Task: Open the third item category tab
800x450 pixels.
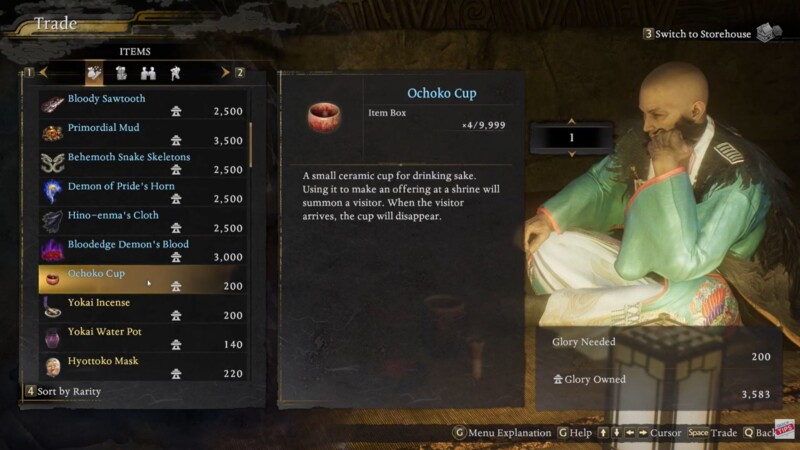Action: click(x=148, y=72)
